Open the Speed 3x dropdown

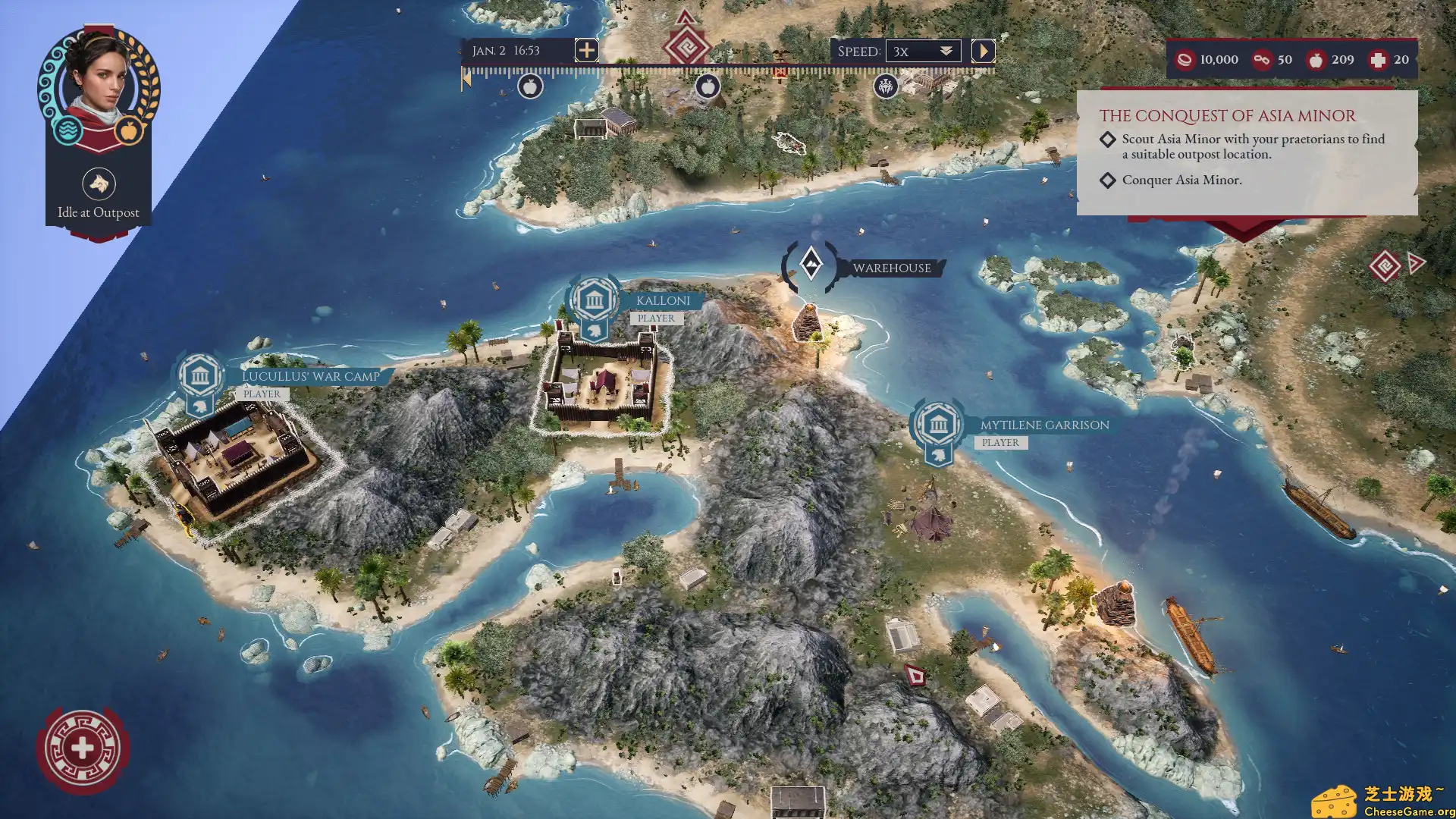click(922, 51)
